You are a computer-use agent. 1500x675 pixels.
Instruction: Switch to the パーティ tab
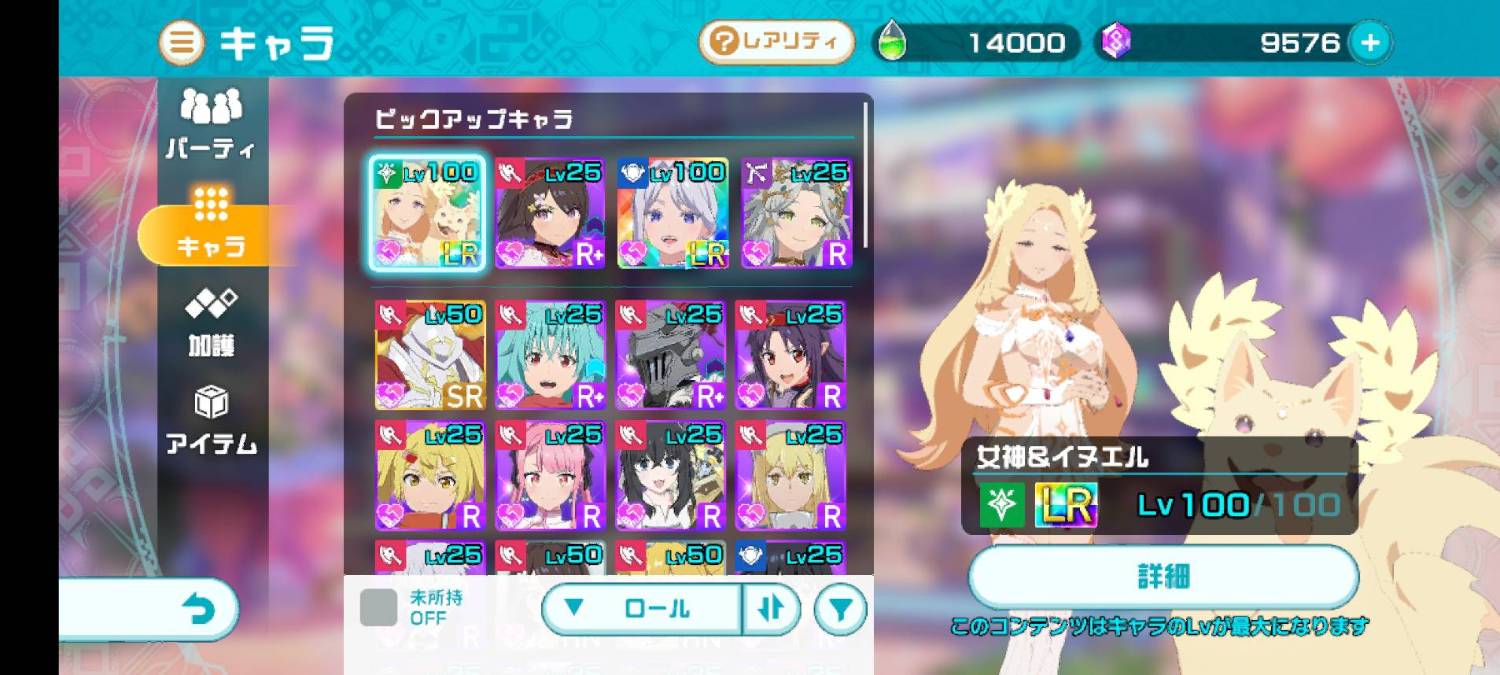[211, 125]
